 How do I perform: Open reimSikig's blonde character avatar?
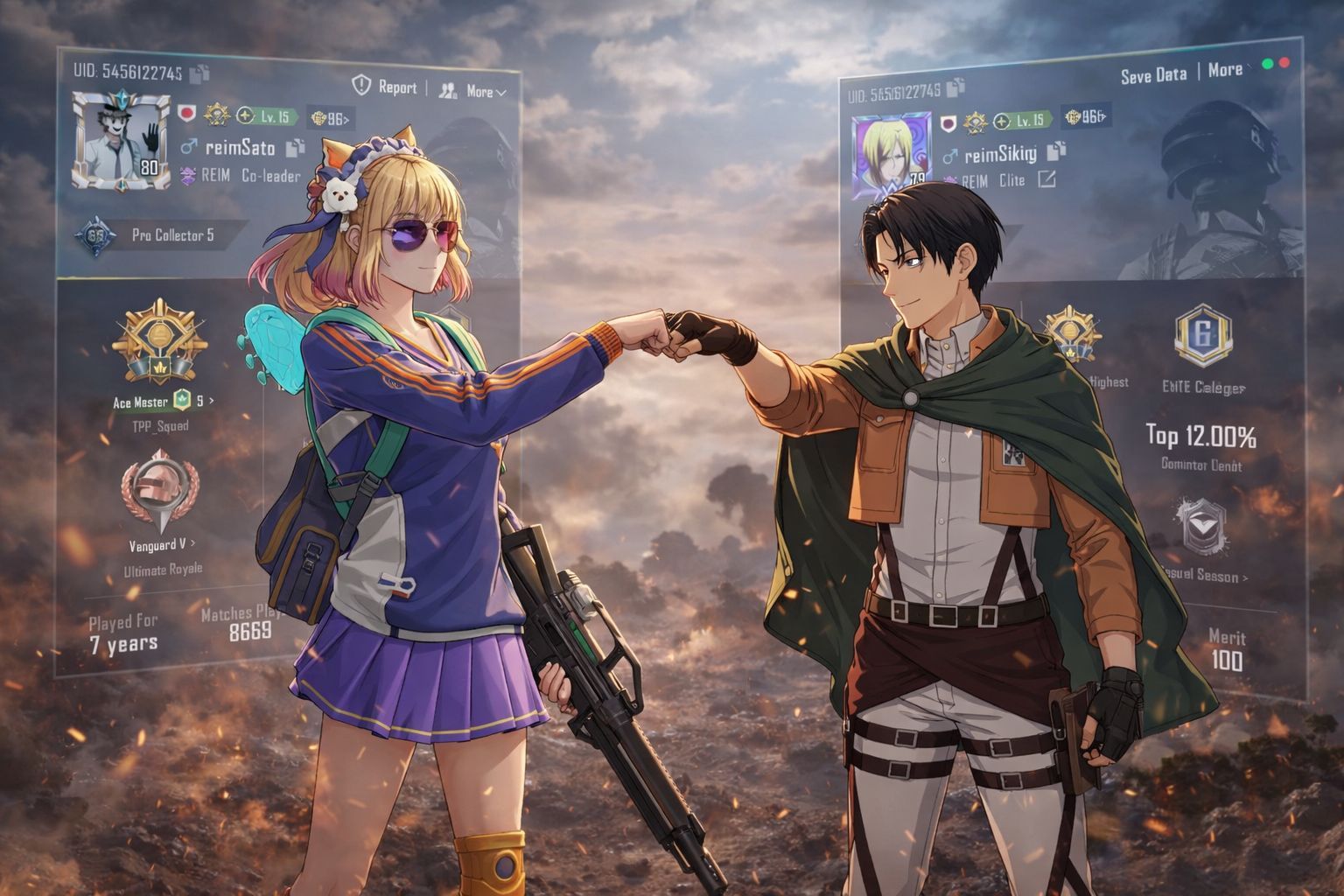pyautogui.click(x=890, y=156)
